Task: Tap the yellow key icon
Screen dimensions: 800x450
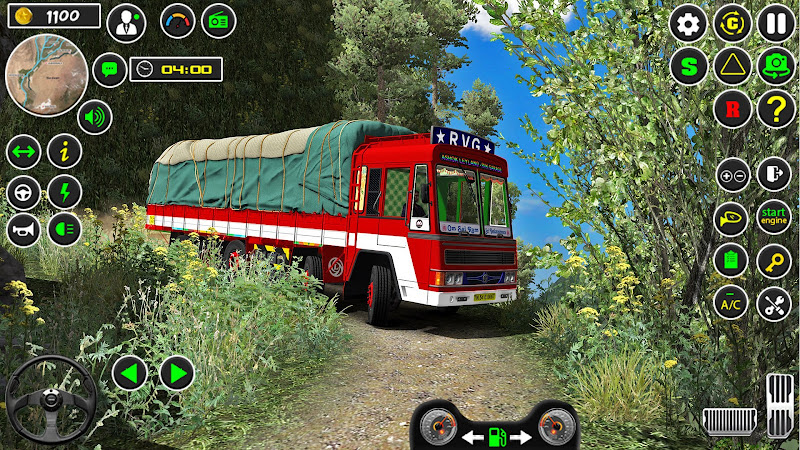Action: [x=773, y=260]
